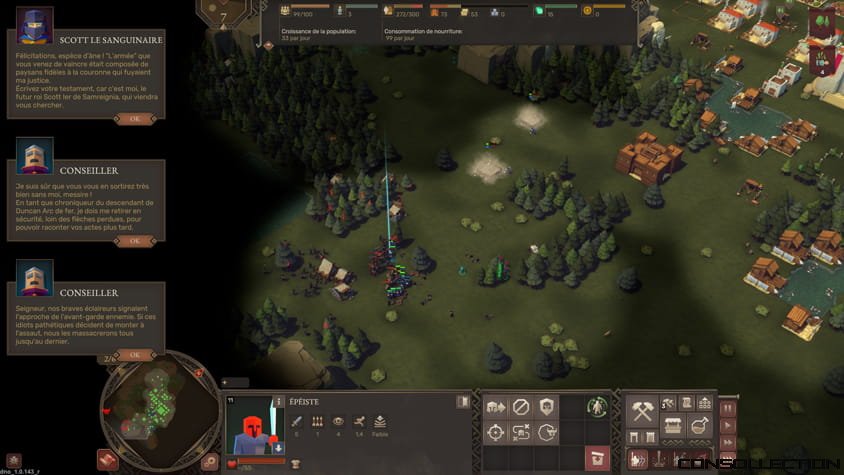Viewport: 844px width, 475px height.
Task: Activate the stop command (crossed circle icon)
Action: [x=521, y=407]
